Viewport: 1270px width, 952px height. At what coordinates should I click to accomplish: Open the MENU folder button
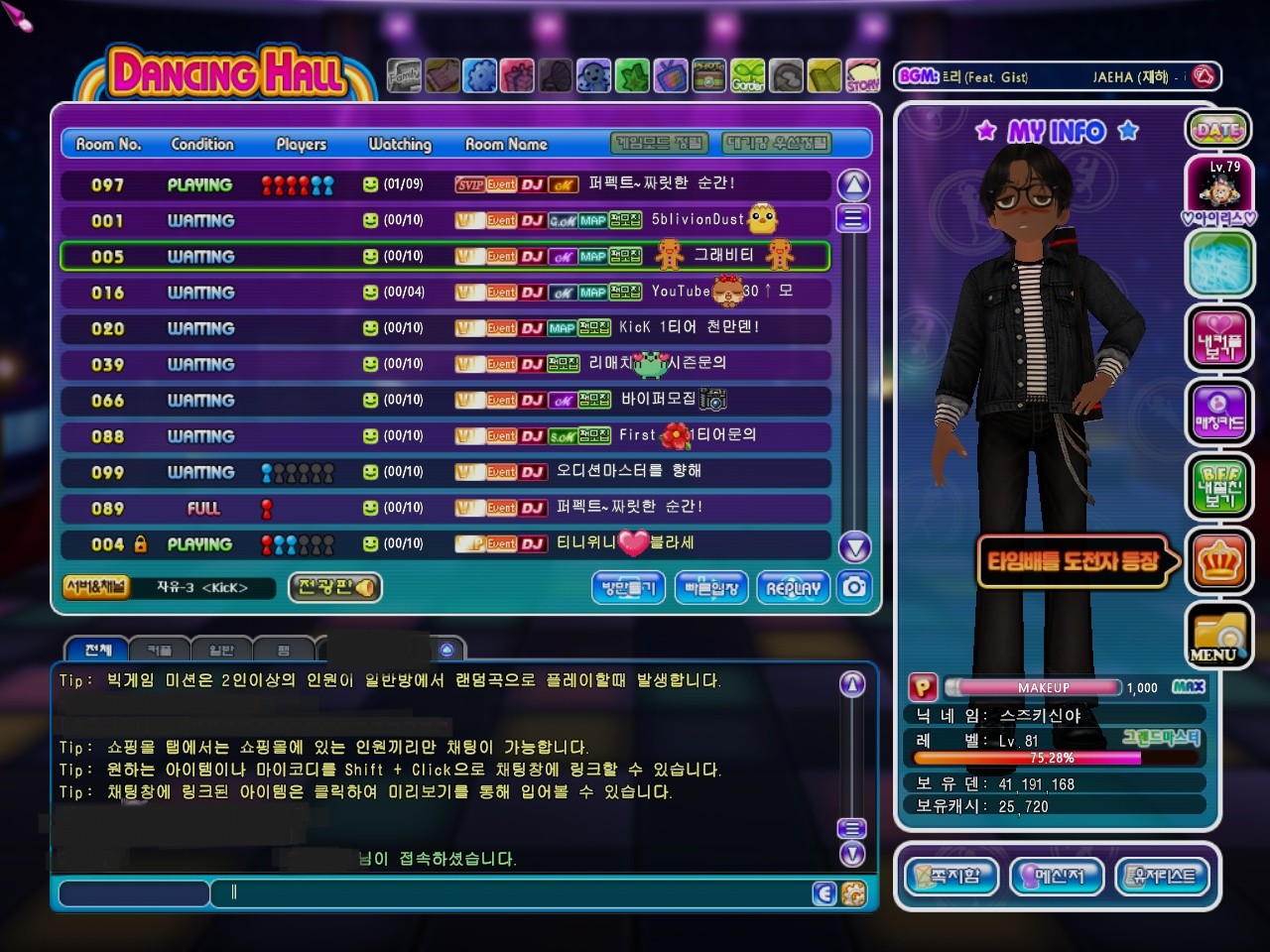pyautogui.click(x=1217, y=636)
